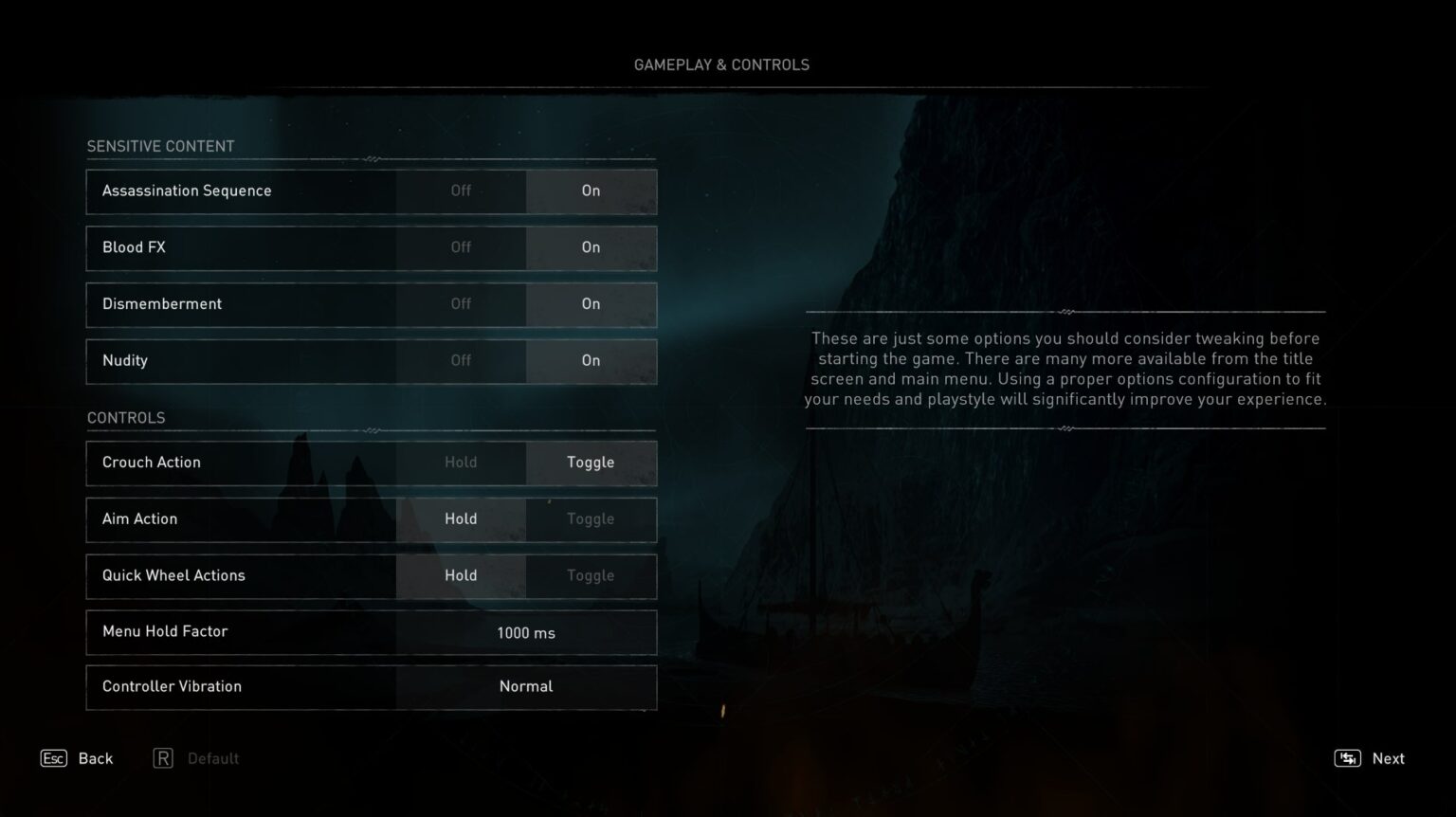
Task: Keep Crouch Action on Toggle
Action: pos(591,463)
